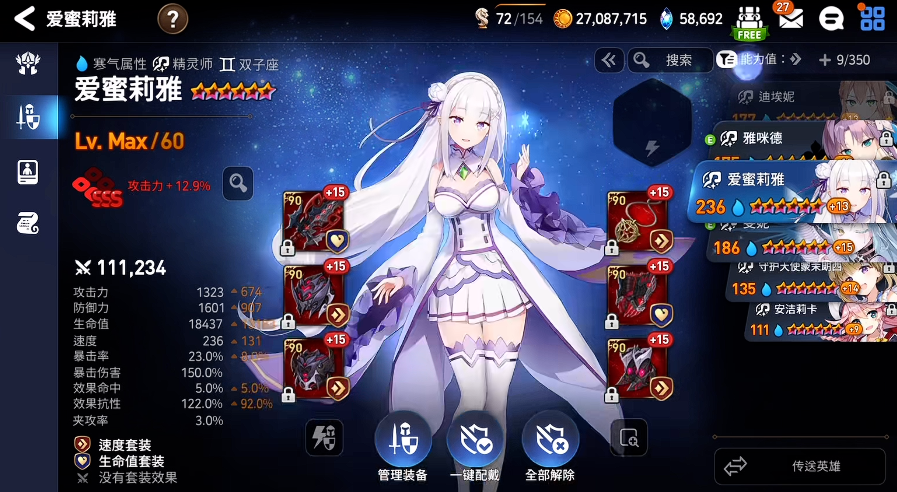Image resolution: width=897 pixels, height=492 pixels.
Task: Select the equipped boots slot
Action: 638,369
